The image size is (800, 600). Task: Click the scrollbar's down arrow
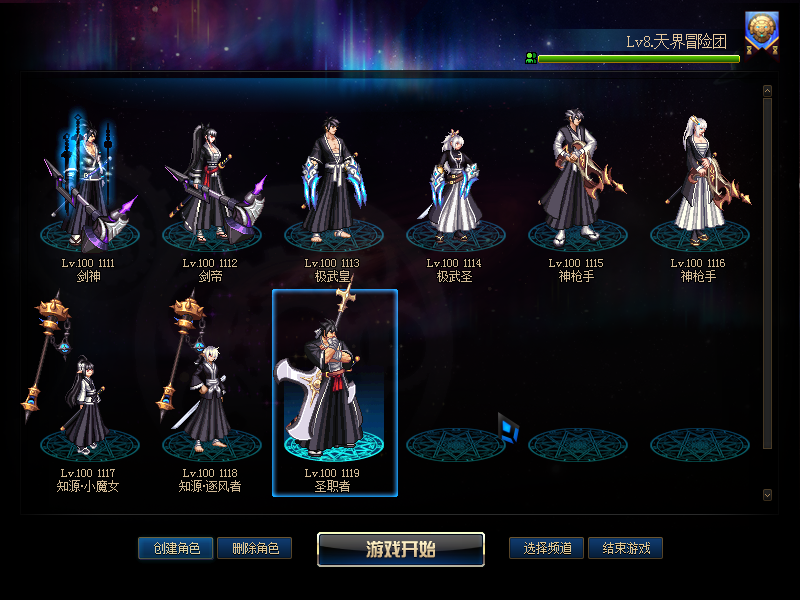pyautogui.click(x=767, y=494)
